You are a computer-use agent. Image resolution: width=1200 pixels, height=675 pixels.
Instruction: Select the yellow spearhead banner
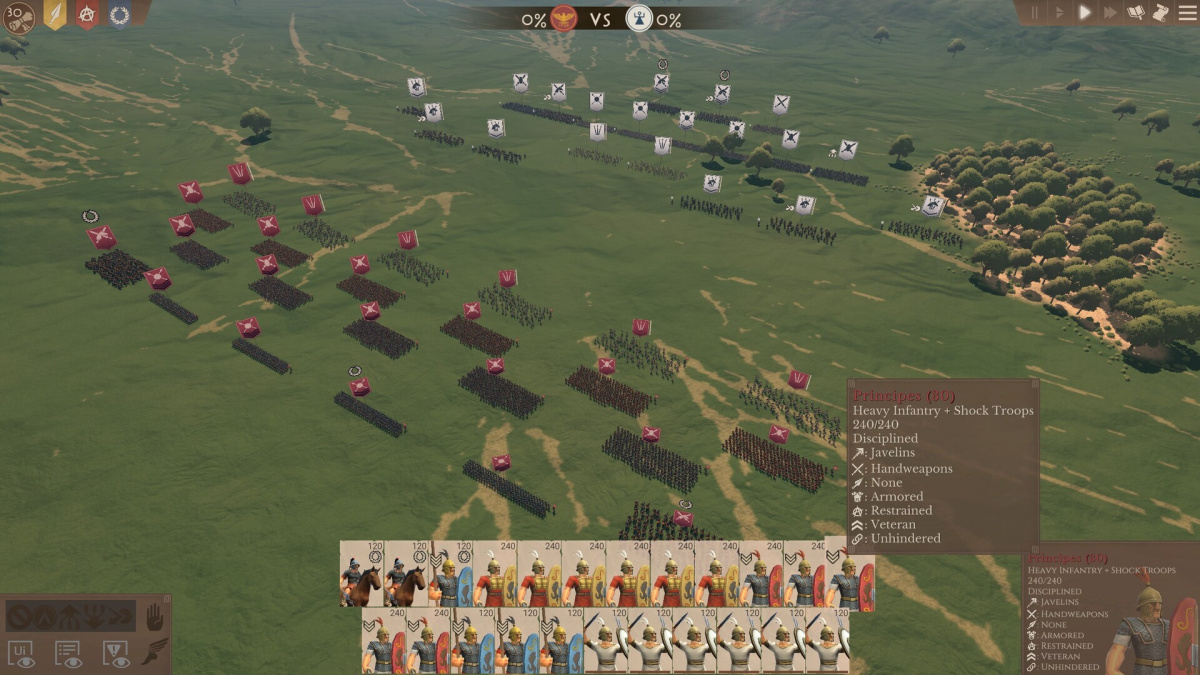[56, 15]
